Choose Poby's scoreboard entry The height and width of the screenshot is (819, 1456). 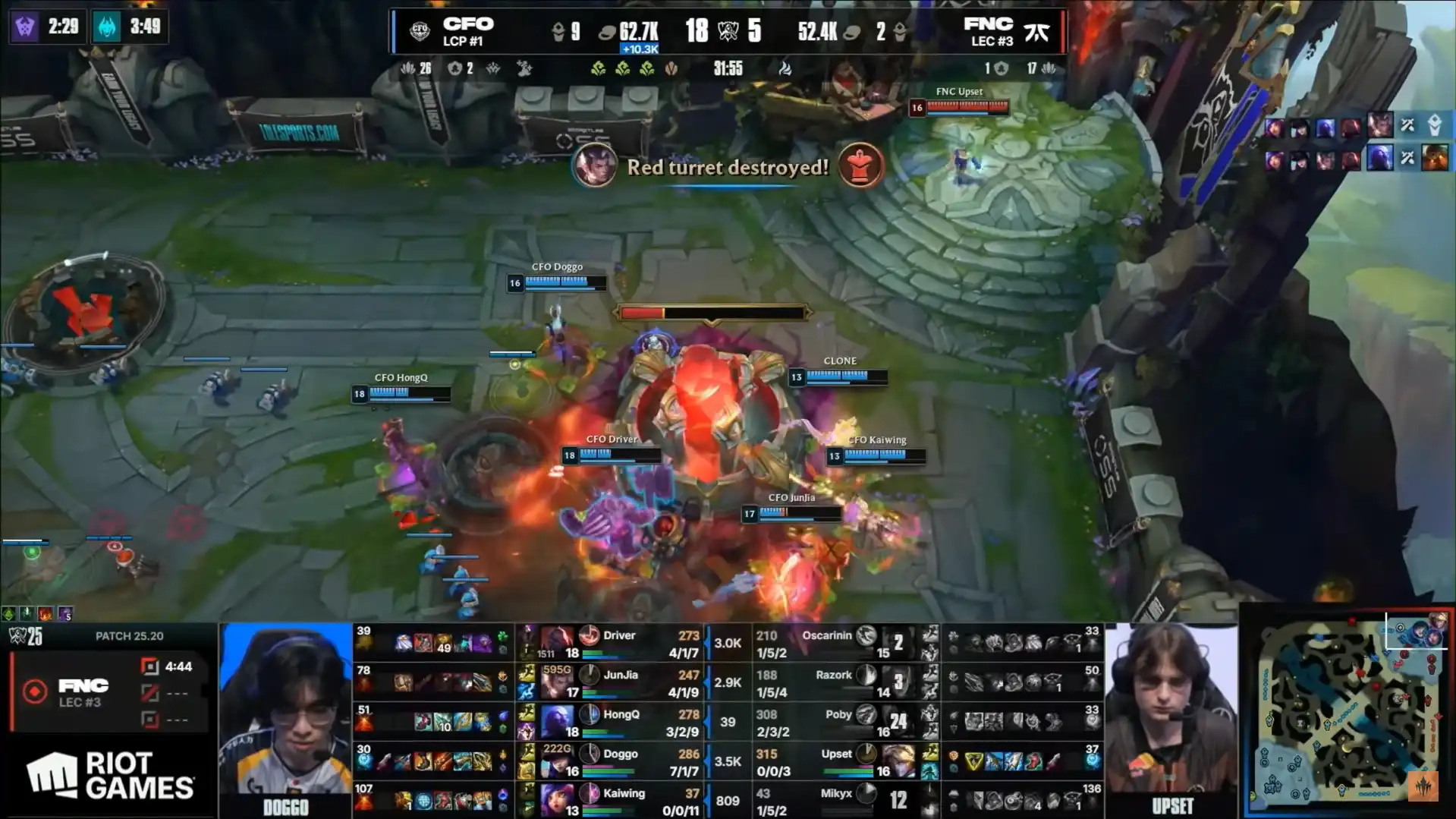[x=835, y=722]
